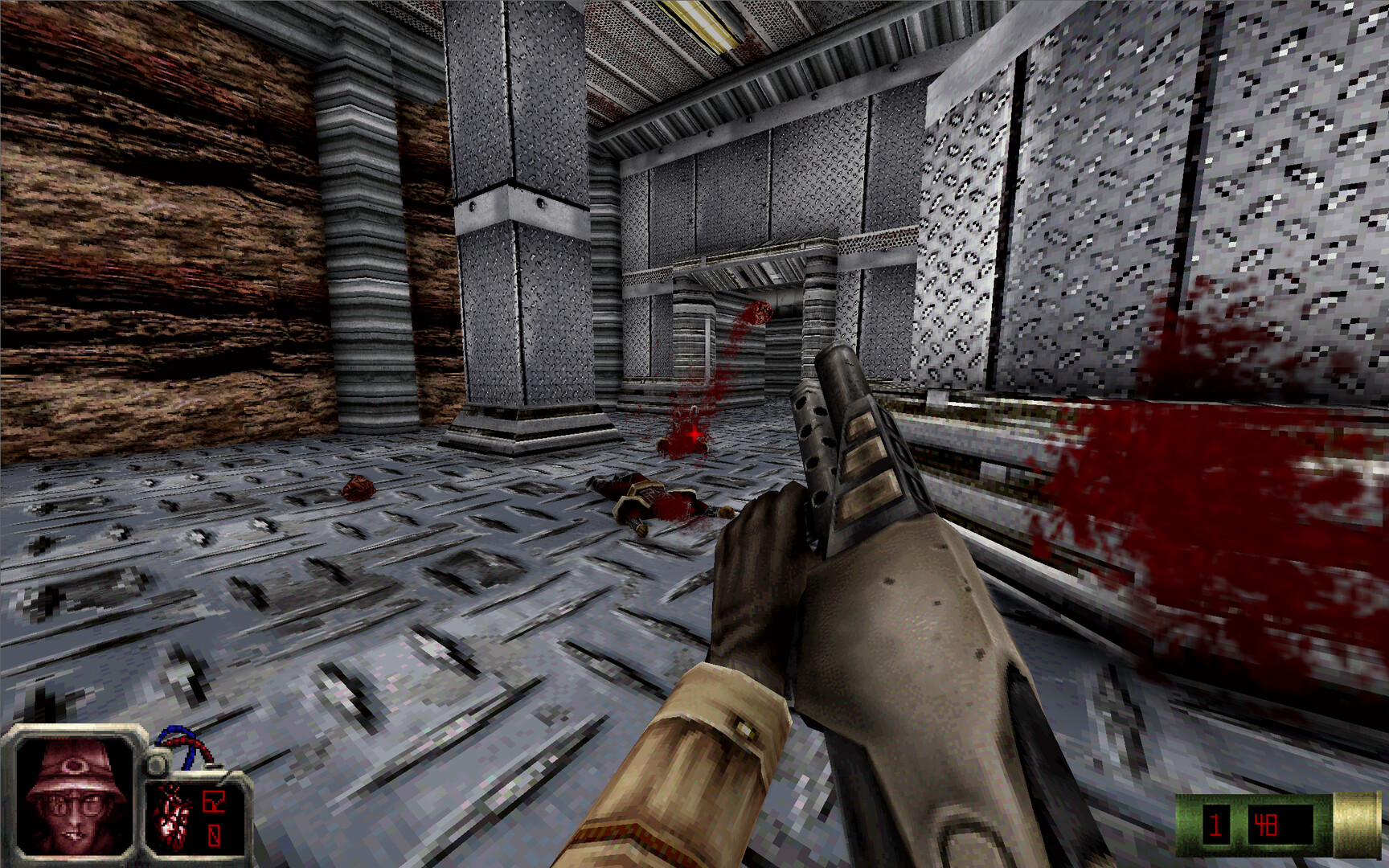The image size is (1389, 868).
Task: Click the metal HUD frame around the portrait
Action: click(75, 730)
